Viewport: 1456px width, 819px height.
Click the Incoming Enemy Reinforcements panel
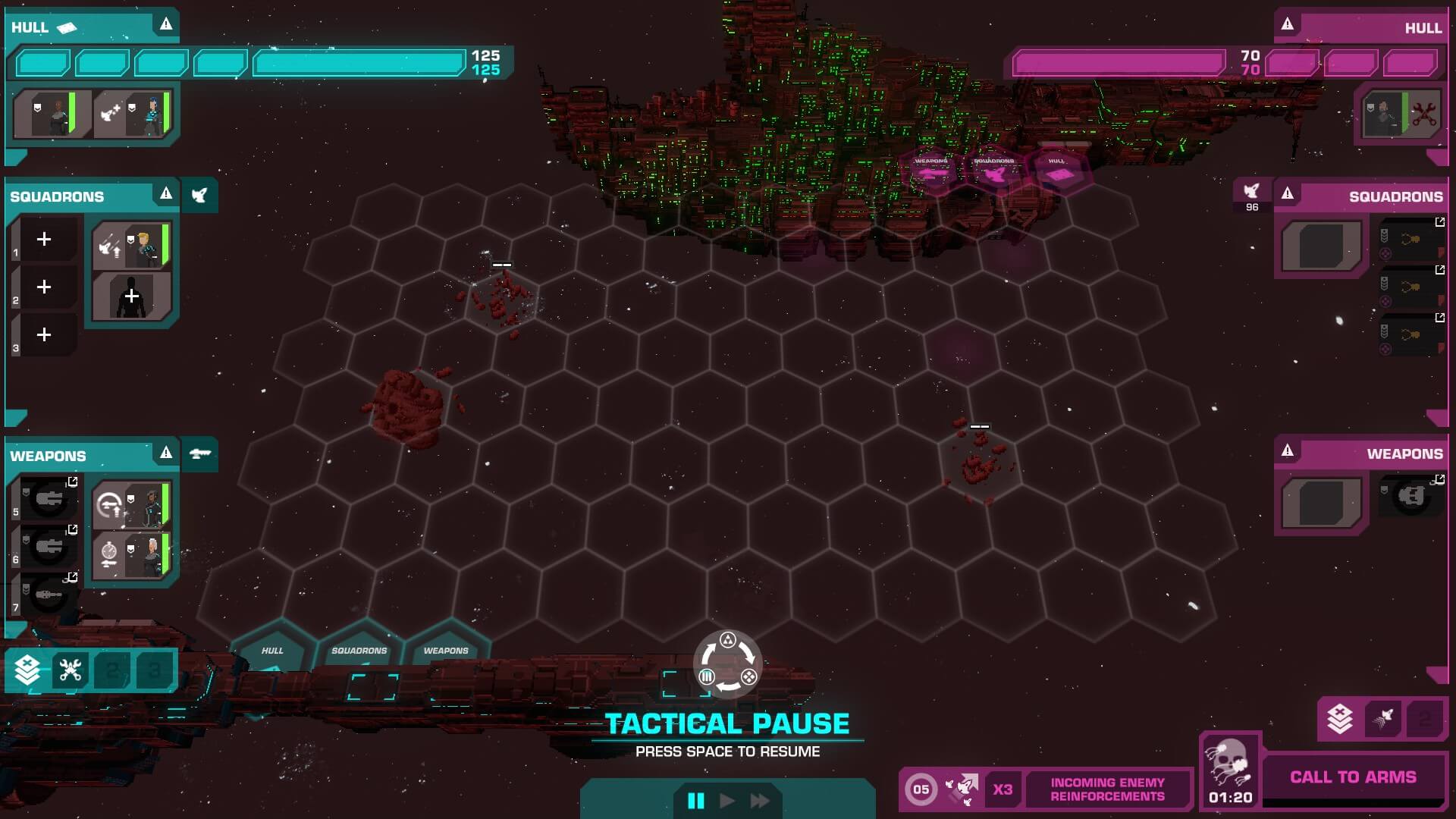click(x=1106, y=789)
